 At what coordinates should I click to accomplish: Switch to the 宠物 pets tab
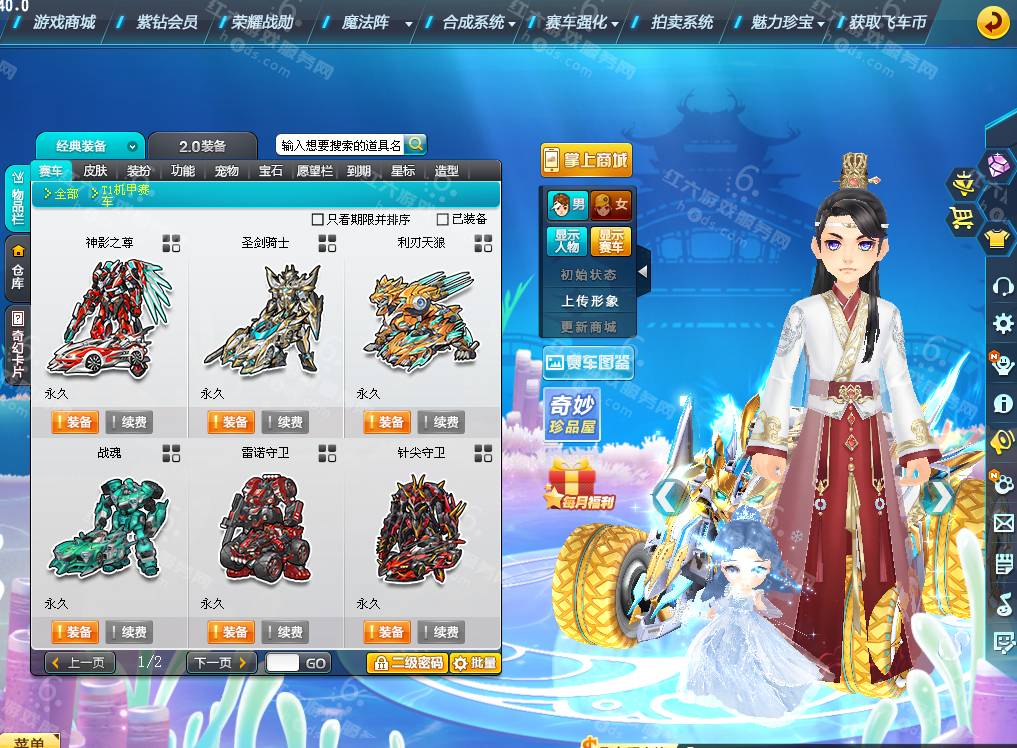[227, 171]
